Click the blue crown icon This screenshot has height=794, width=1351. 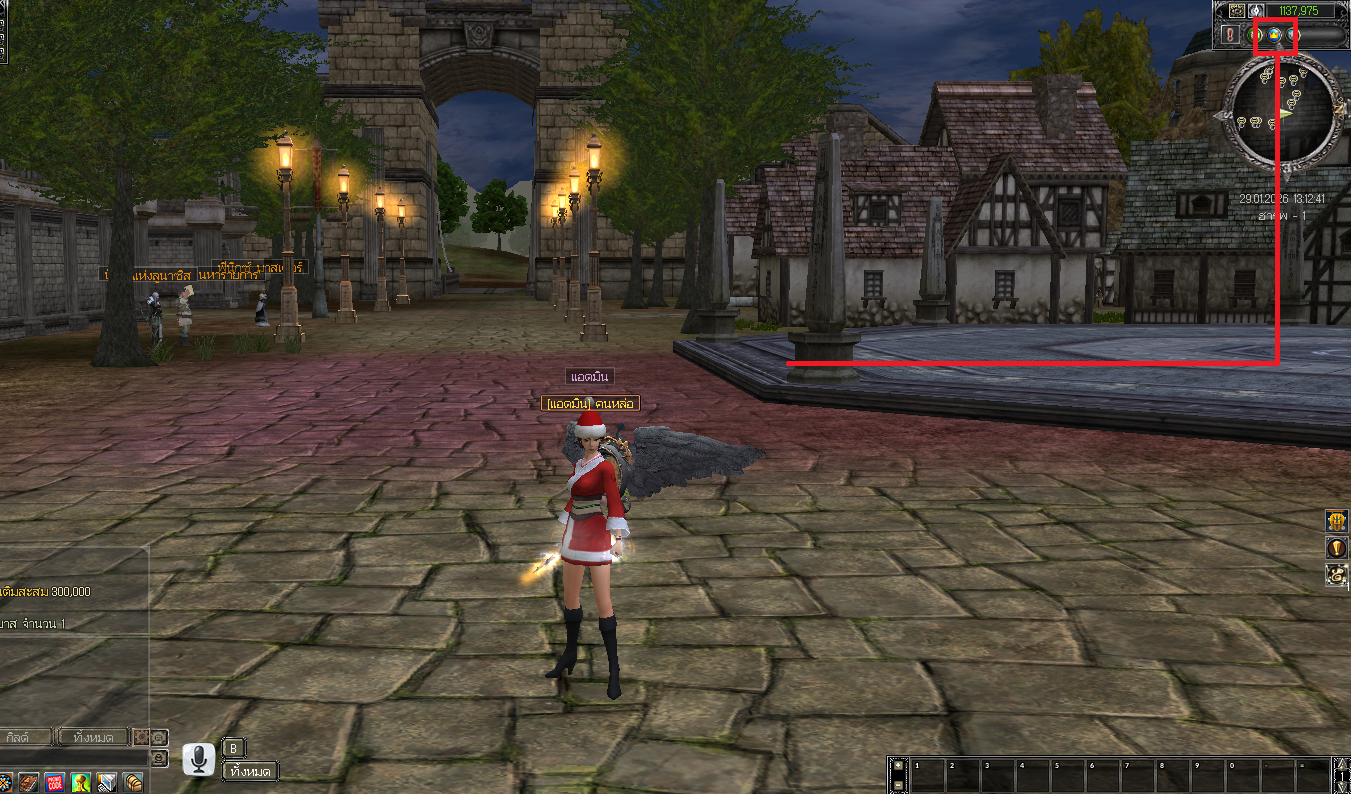click(1275, 35)
